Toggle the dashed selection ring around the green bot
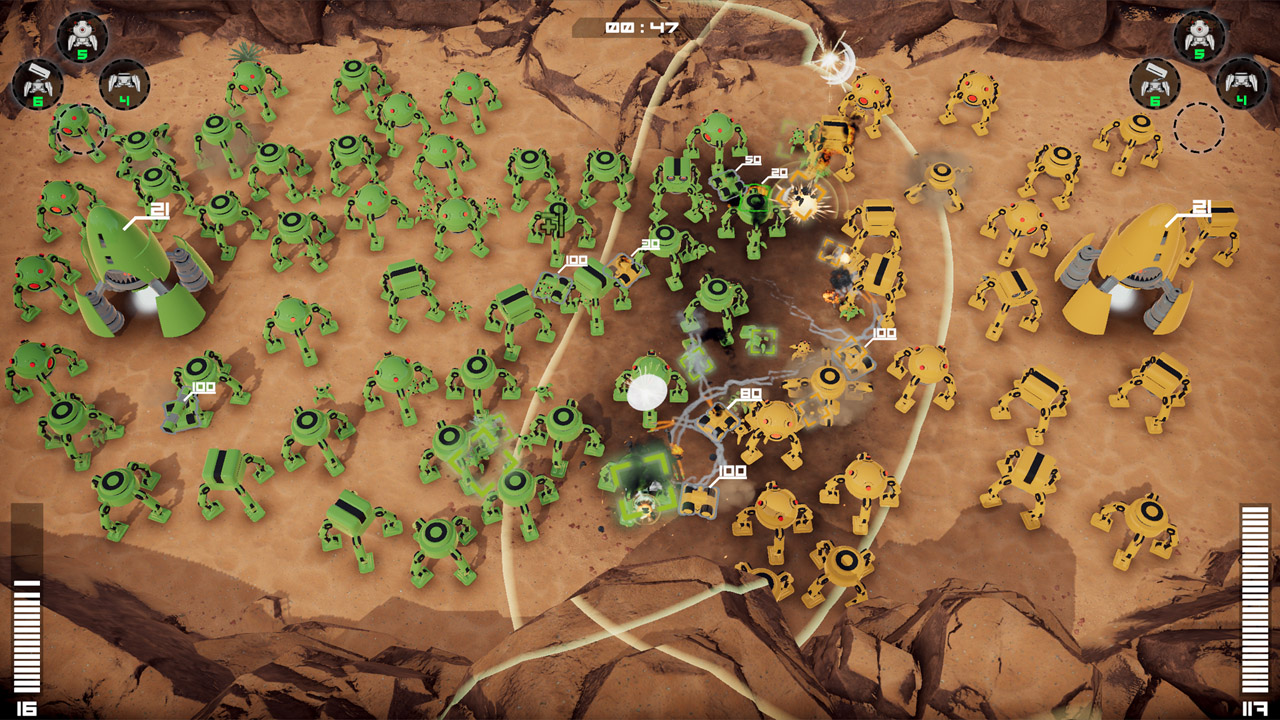The image size is (1280, 720). tap(78, 128)
